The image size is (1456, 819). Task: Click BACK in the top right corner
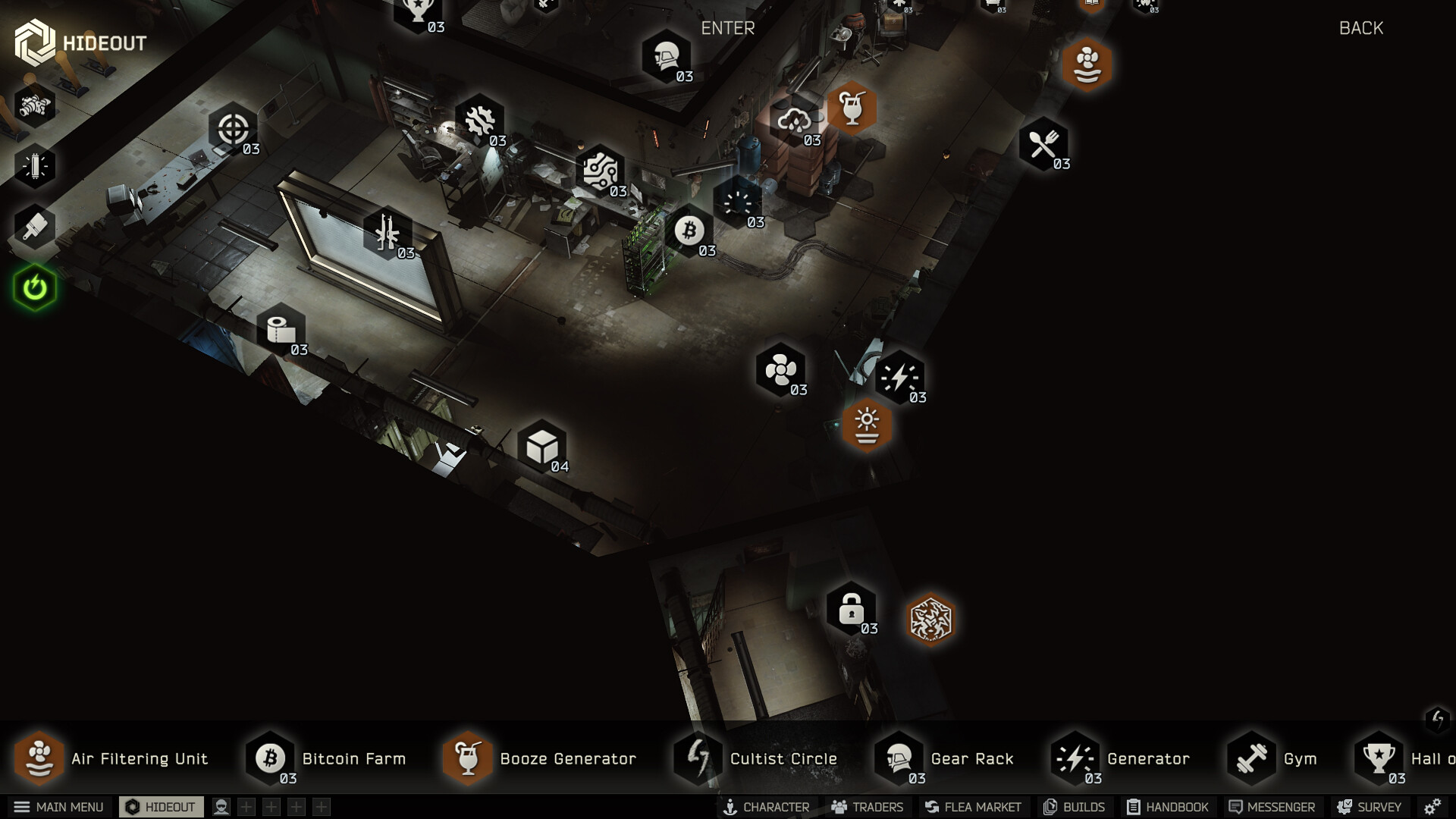[x=1361, y=28]
